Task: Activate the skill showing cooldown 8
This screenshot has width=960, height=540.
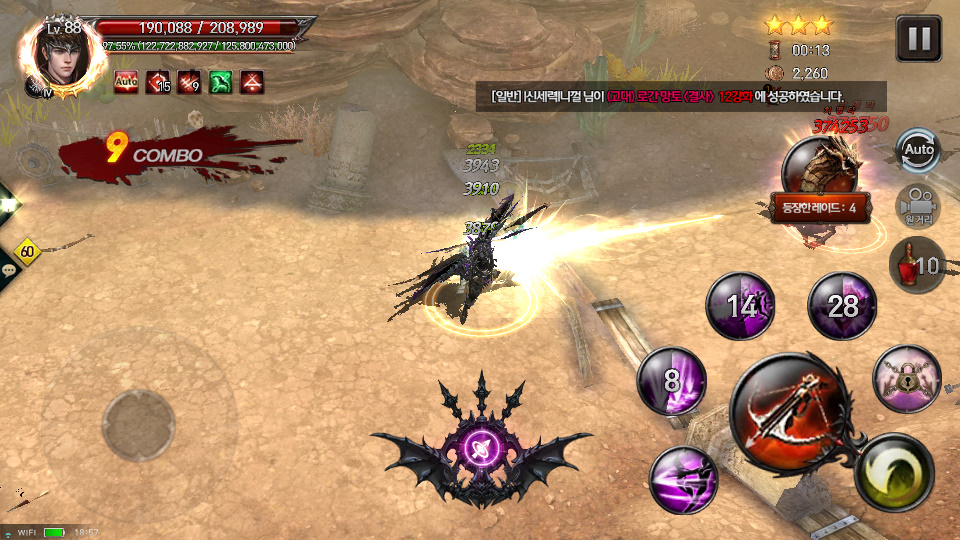Action: (x=671, y=381)
